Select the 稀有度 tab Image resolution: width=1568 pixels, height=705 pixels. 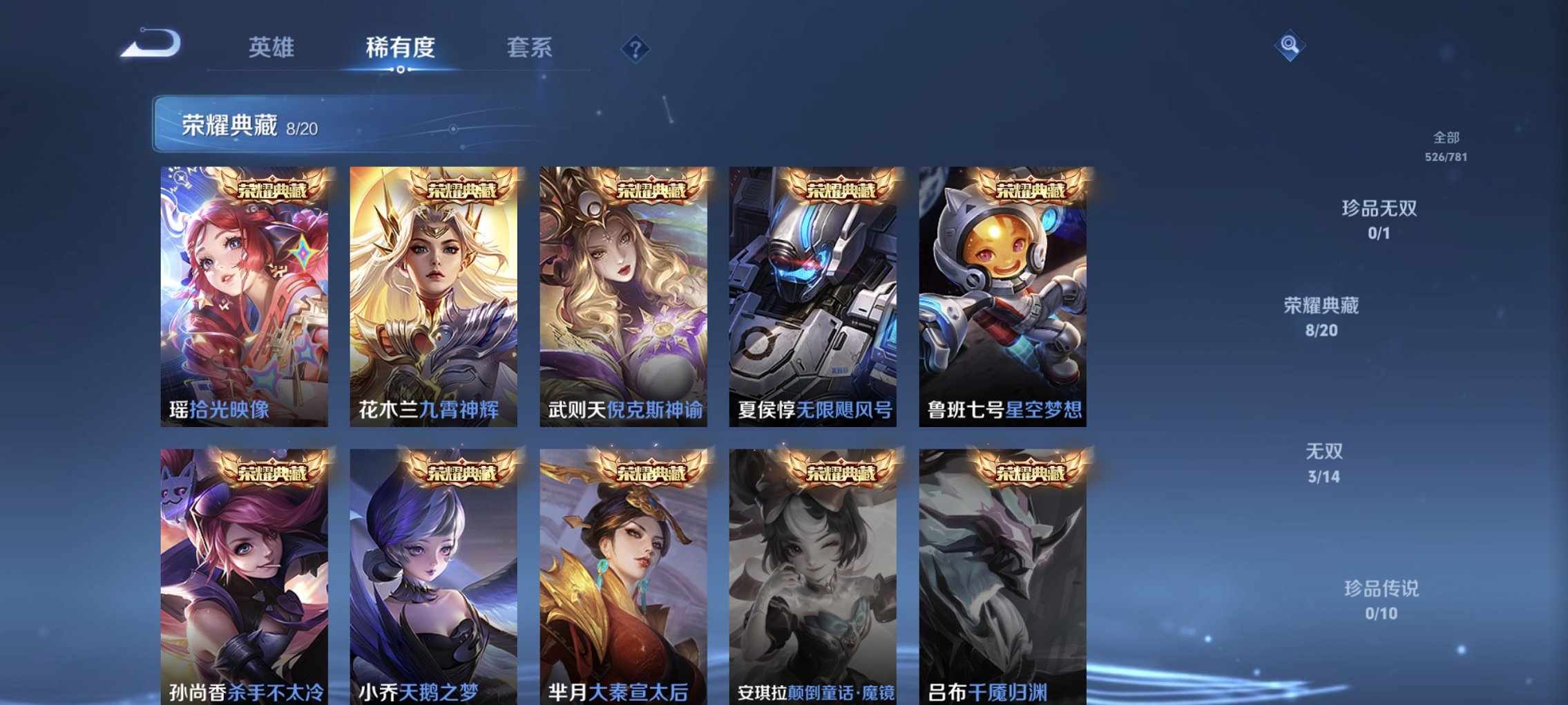pos(401,47)
